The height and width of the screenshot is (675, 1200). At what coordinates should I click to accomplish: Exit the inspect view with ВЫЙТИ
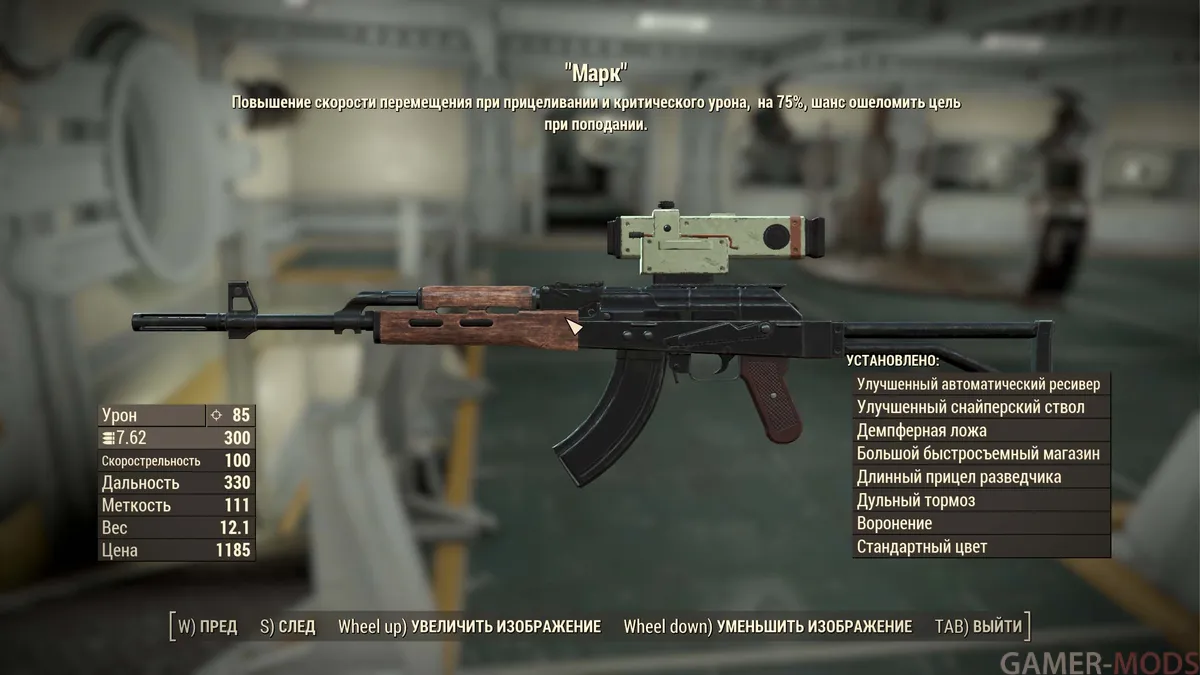pos(978,627)
